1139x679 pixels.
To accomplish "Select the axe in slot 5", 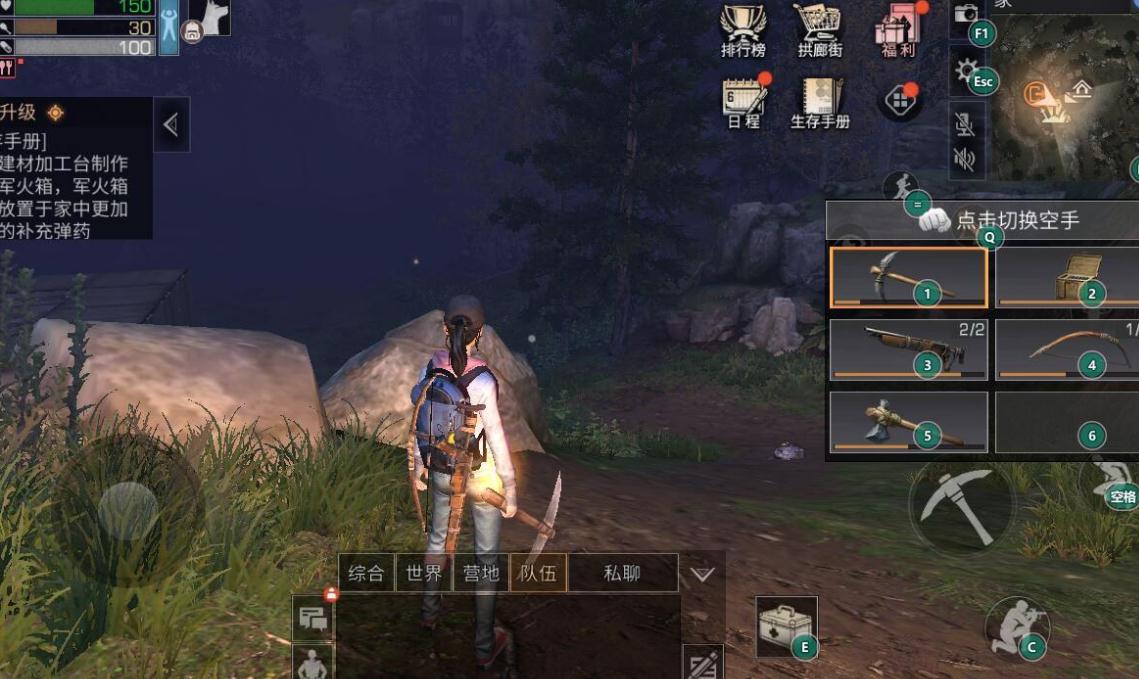I will tap(908, 422).
